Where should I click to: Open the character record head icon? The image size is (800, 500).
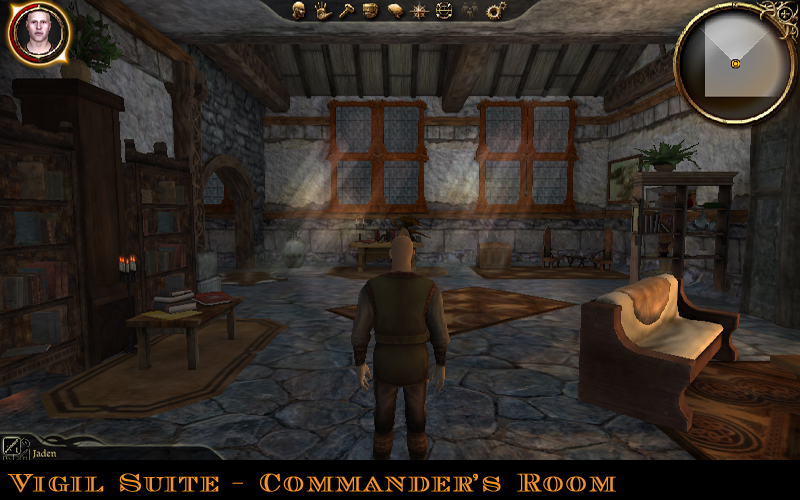(298, 11)
